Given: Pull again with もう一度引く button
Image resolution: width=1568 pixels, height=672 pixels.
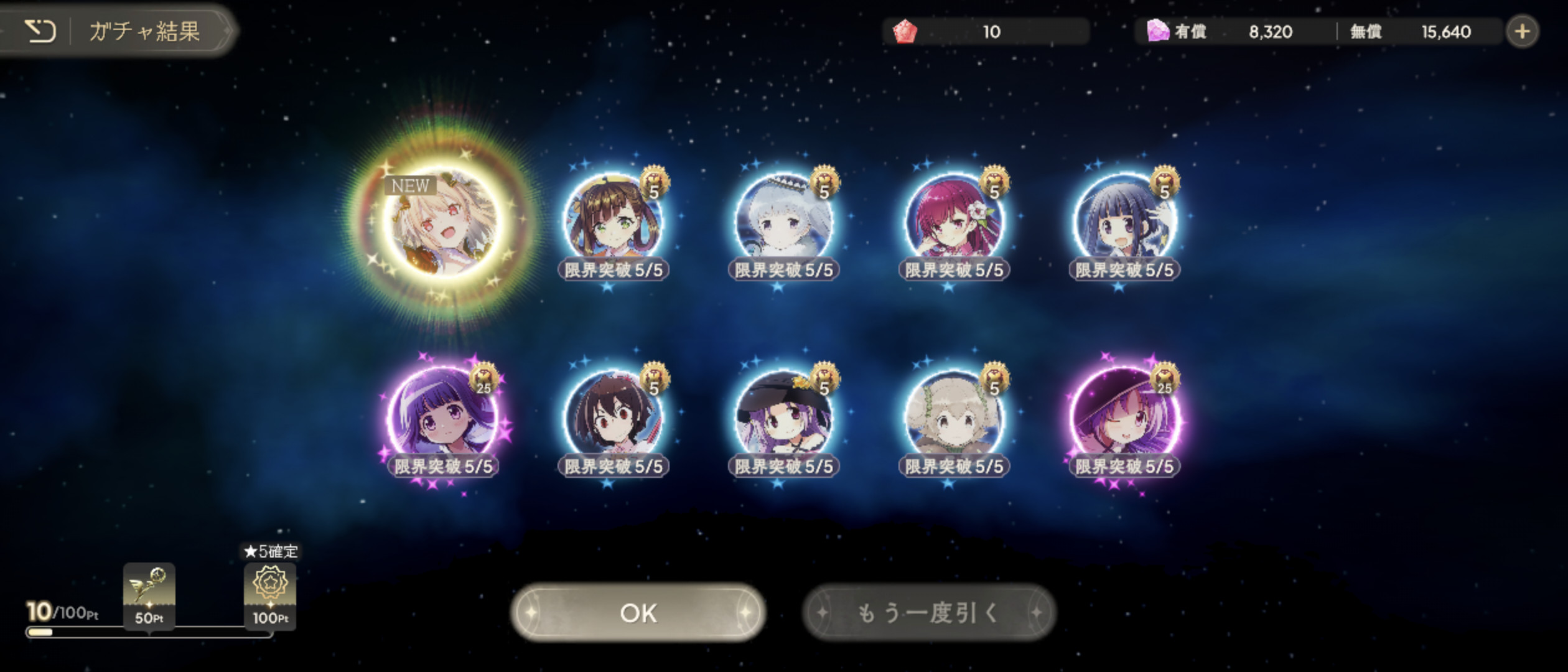Looking at the screenshot, I should click(x=929, y=613).
